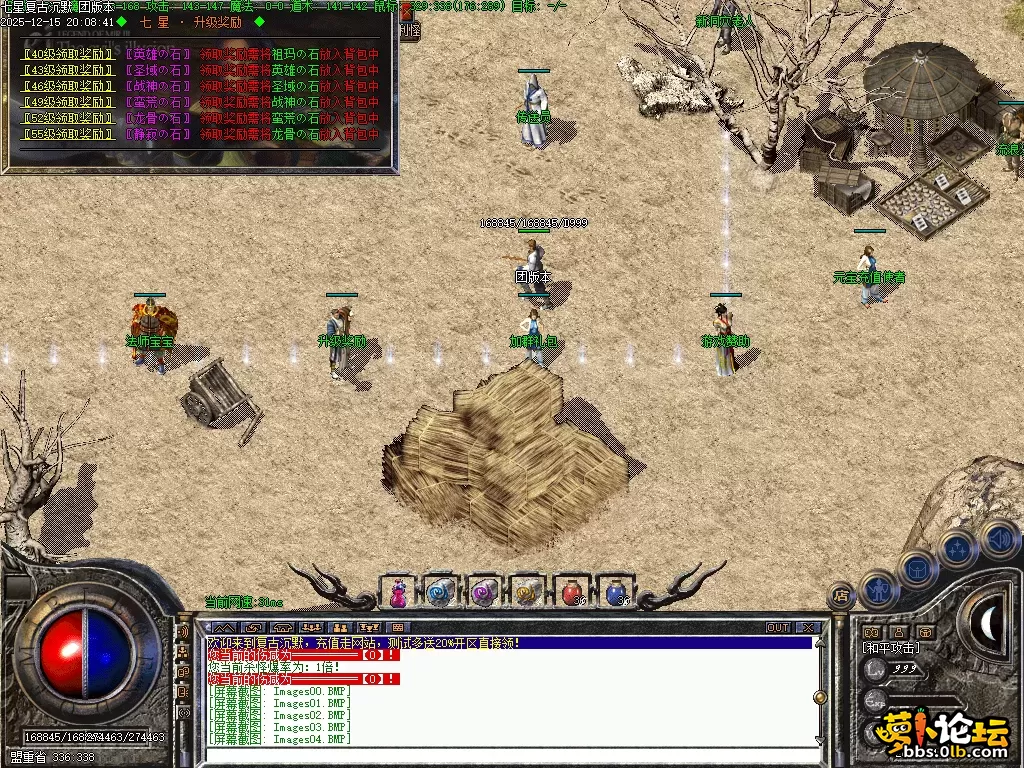The height and width of the screenshot is (768, 1024).
Task: Open the shop with the 店 button
Action: tap(841, 597)
